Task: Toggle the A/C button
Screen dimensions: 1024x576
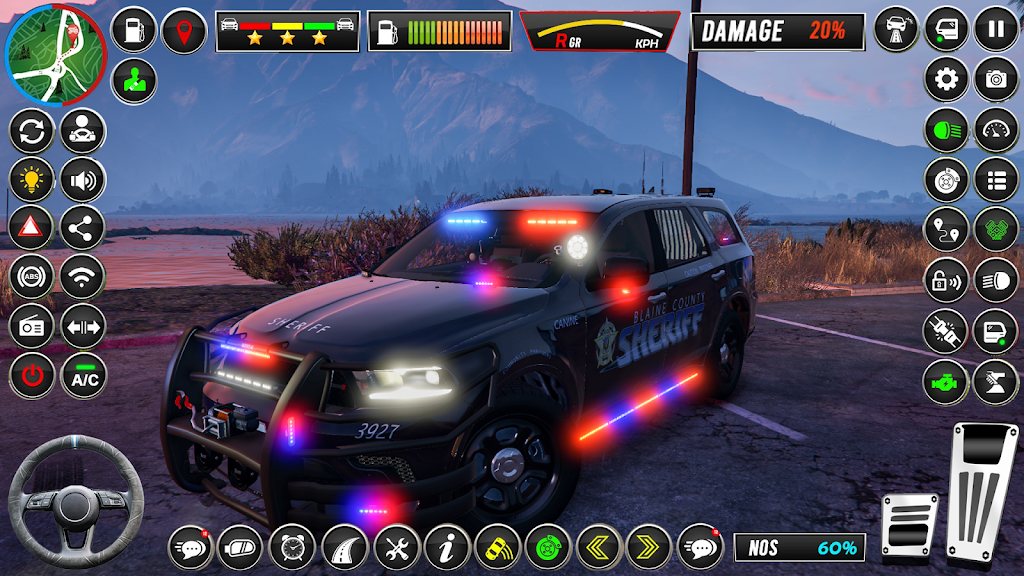Action: 83,376
